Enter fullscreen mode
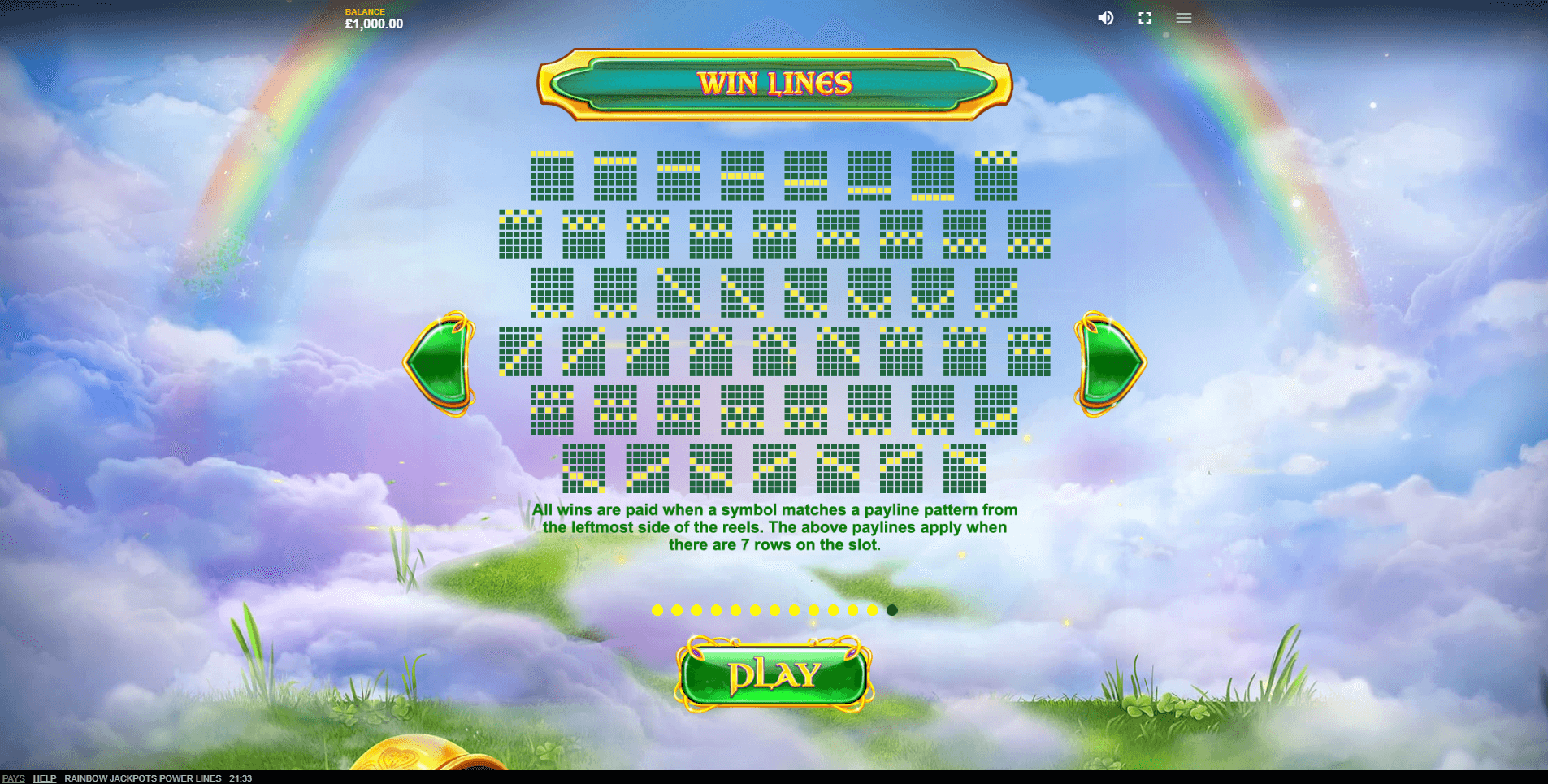This screenshot has width=1548, height=784. point(1144,18)
